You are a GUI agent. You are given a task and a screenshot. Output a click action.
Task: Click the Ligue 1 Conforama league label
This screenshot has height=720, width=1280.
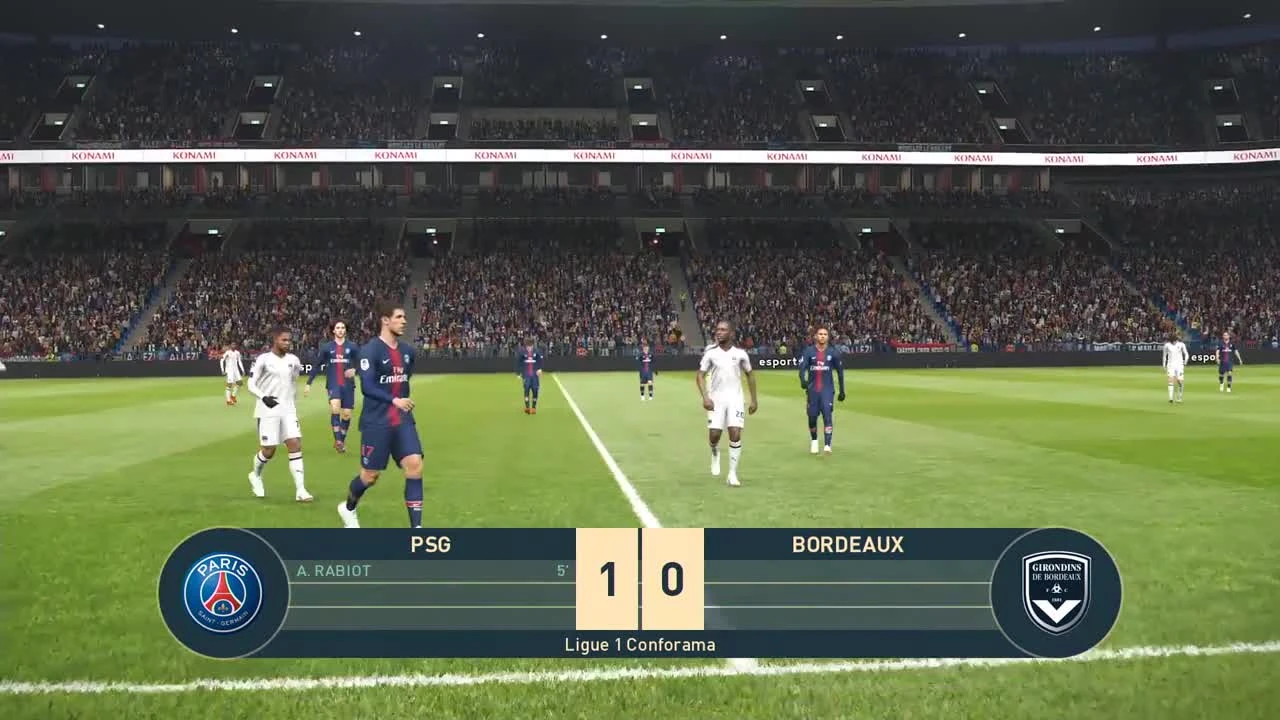pos(639,645)
